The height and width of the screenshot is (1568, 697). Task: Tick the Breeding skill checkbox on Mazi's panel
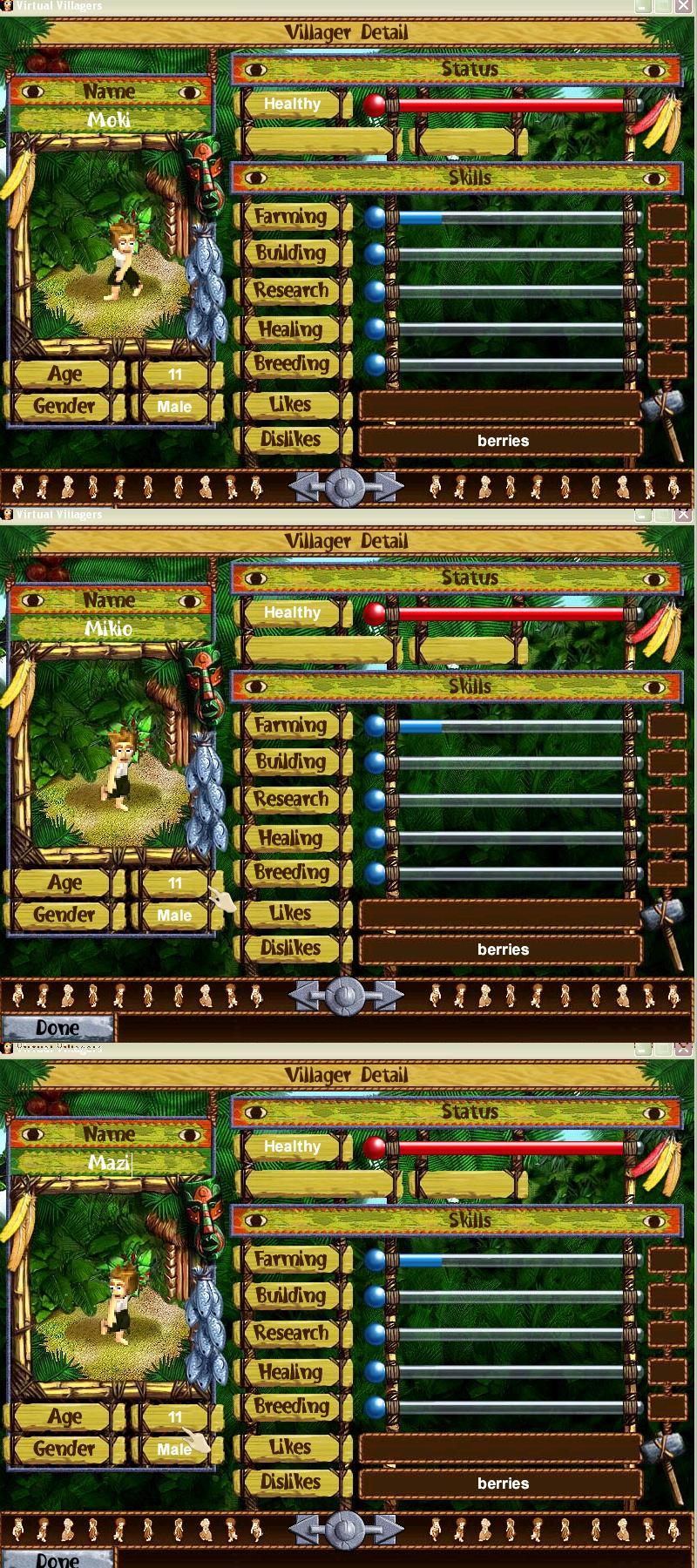(x=667, y=1407)
